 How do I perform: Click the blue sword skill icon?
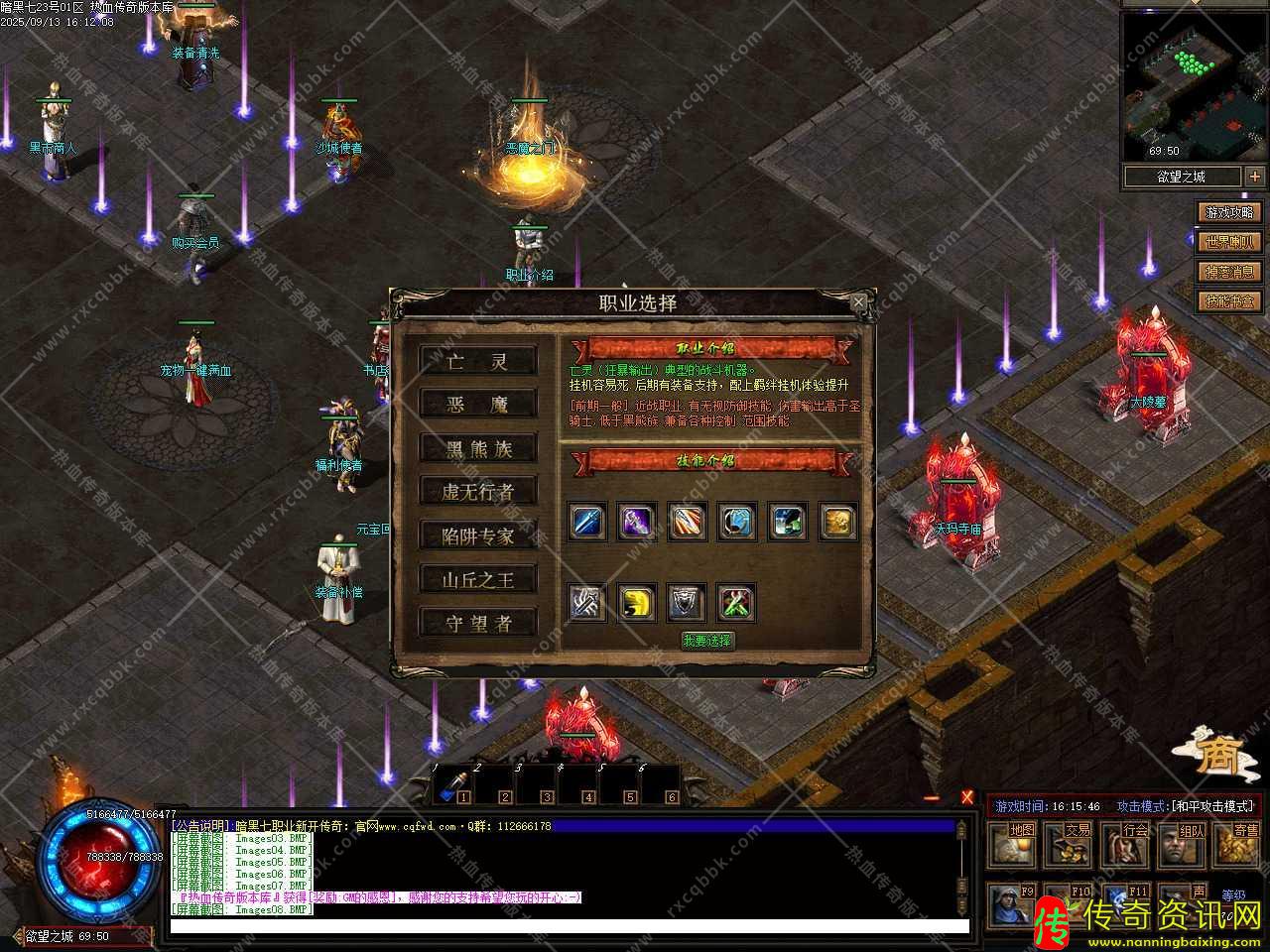pos(587,522)
